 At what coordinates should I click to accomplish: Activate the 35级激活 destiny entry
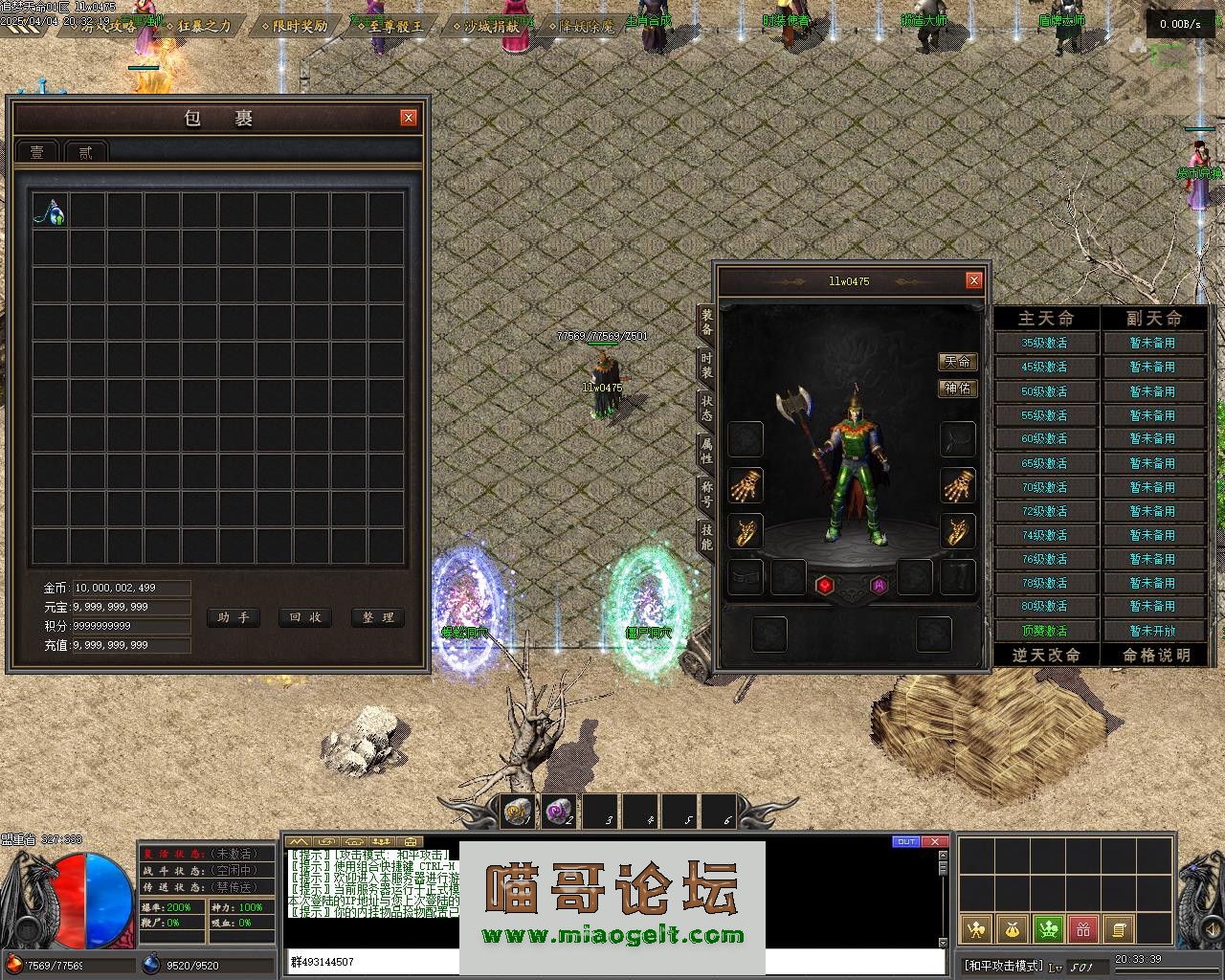pos(1044,343)
